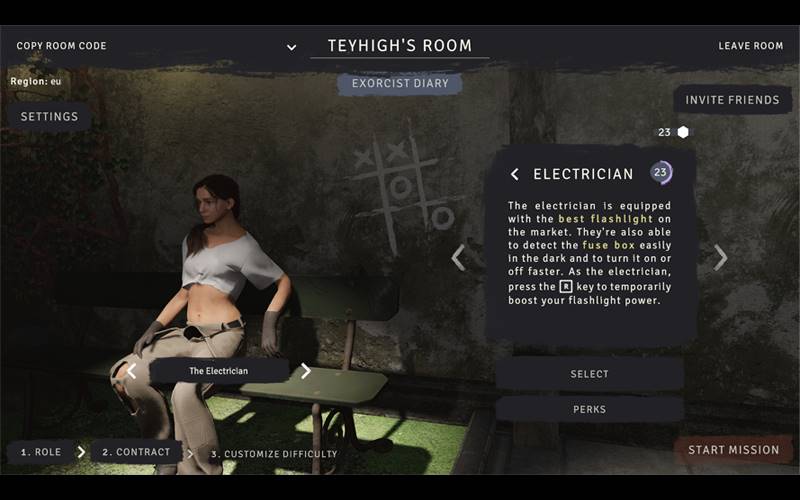Viewport: 800px width, 500px height.
Task: Browse to the previous role
Action: point(458,258)
